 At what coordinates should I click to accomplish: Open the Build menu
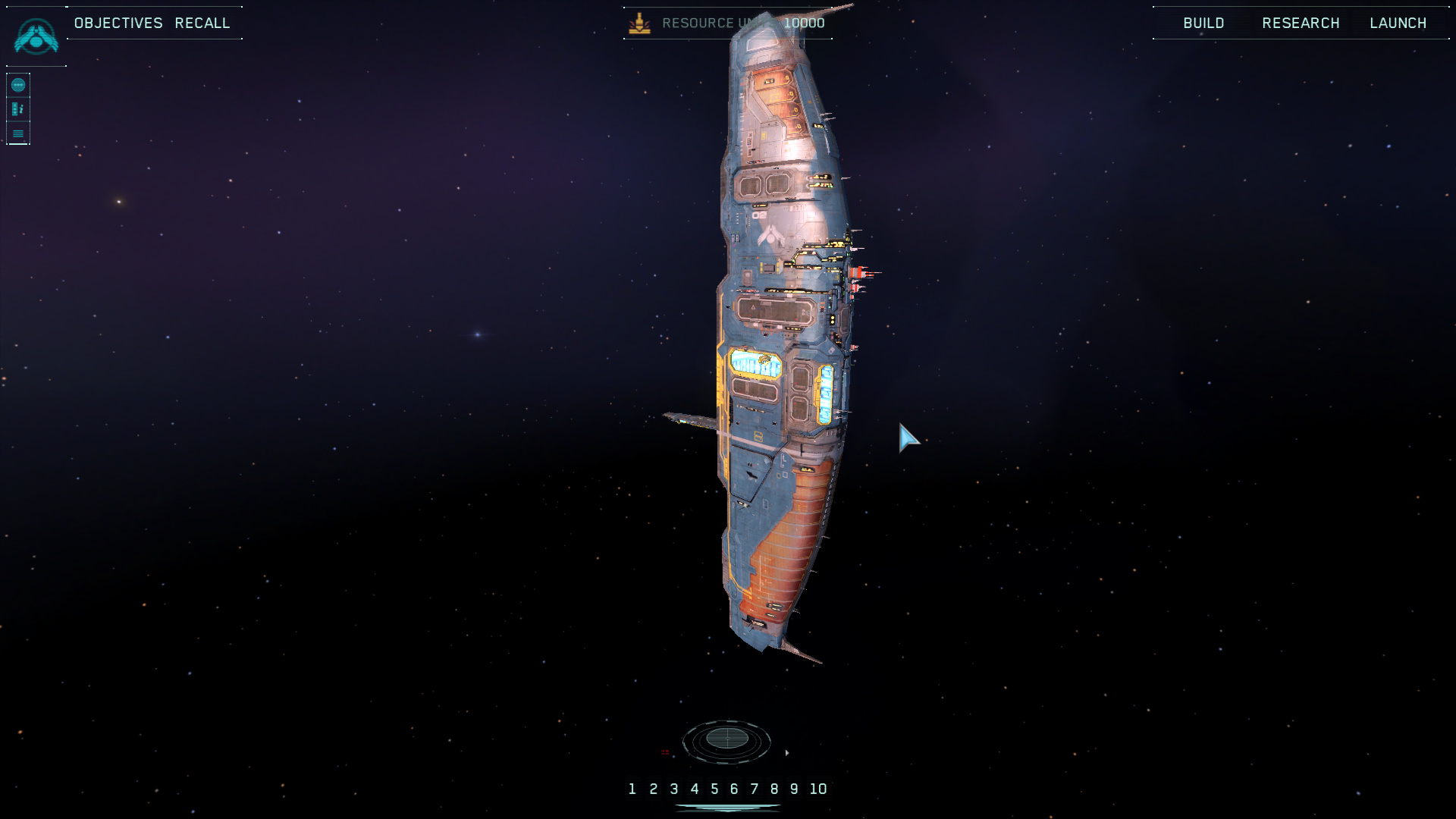[x=1203, y=23]
